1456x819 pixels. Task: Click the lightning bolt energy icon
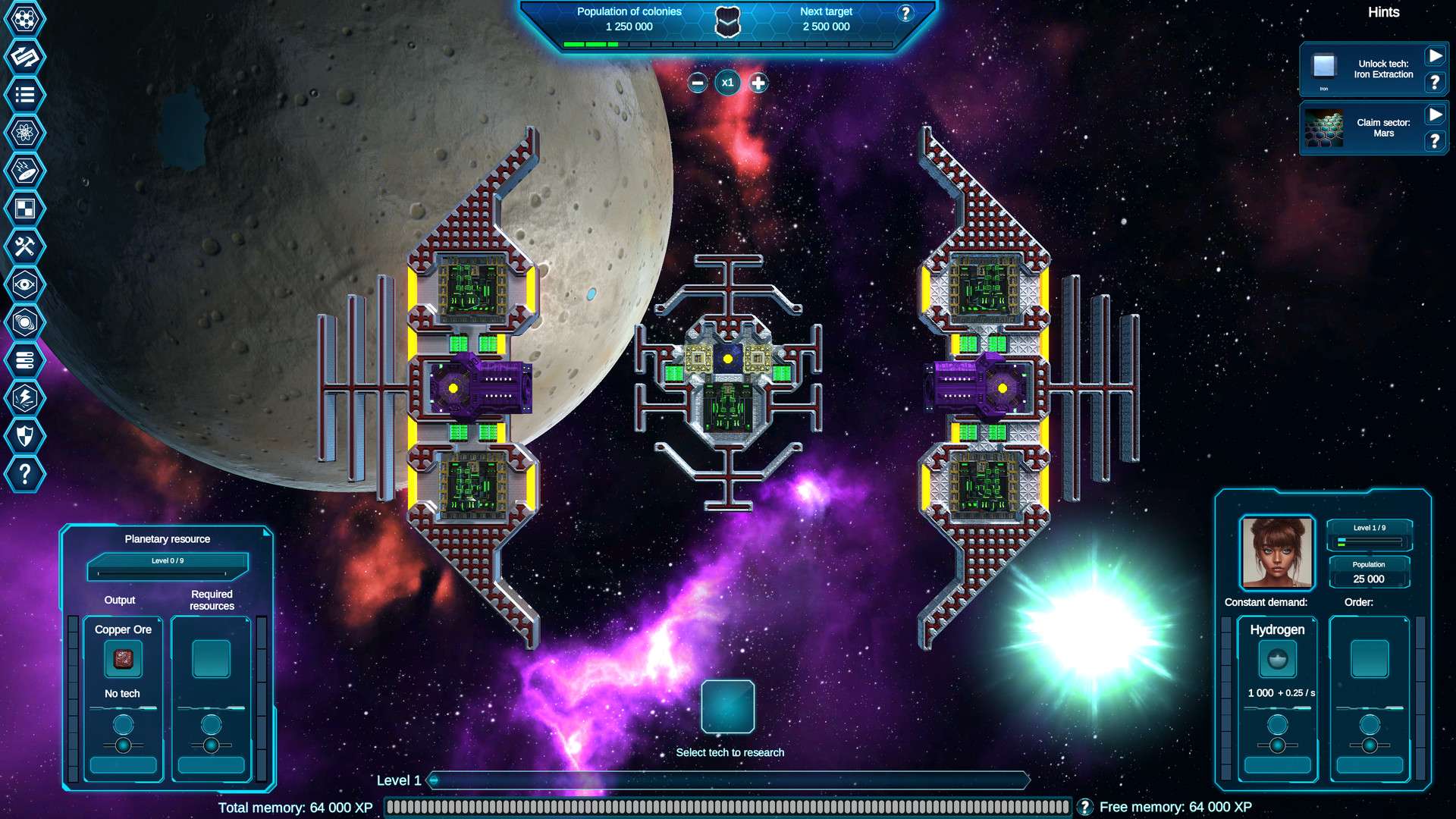24,398
